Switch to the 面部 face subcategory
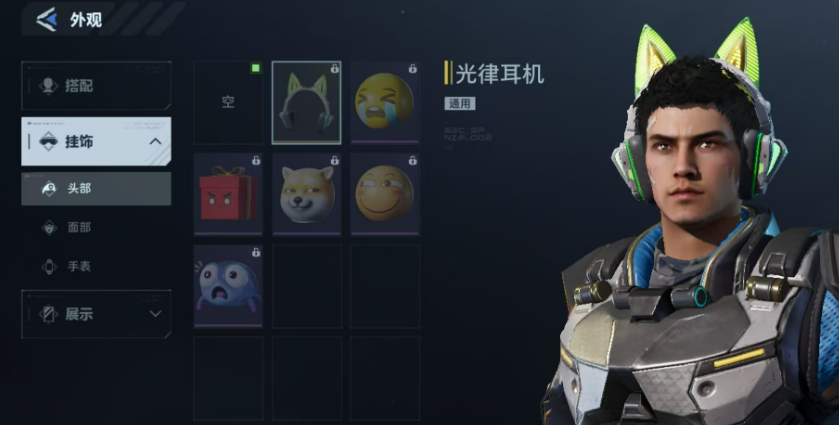 (96, 228)
